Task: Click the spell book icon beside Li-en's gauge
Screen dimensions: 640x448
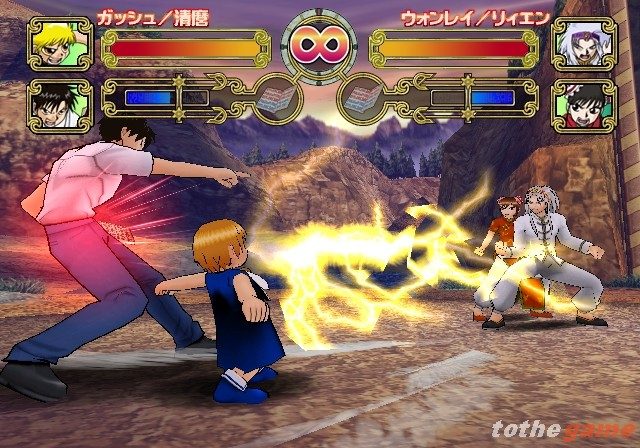Action: point(365,99)
